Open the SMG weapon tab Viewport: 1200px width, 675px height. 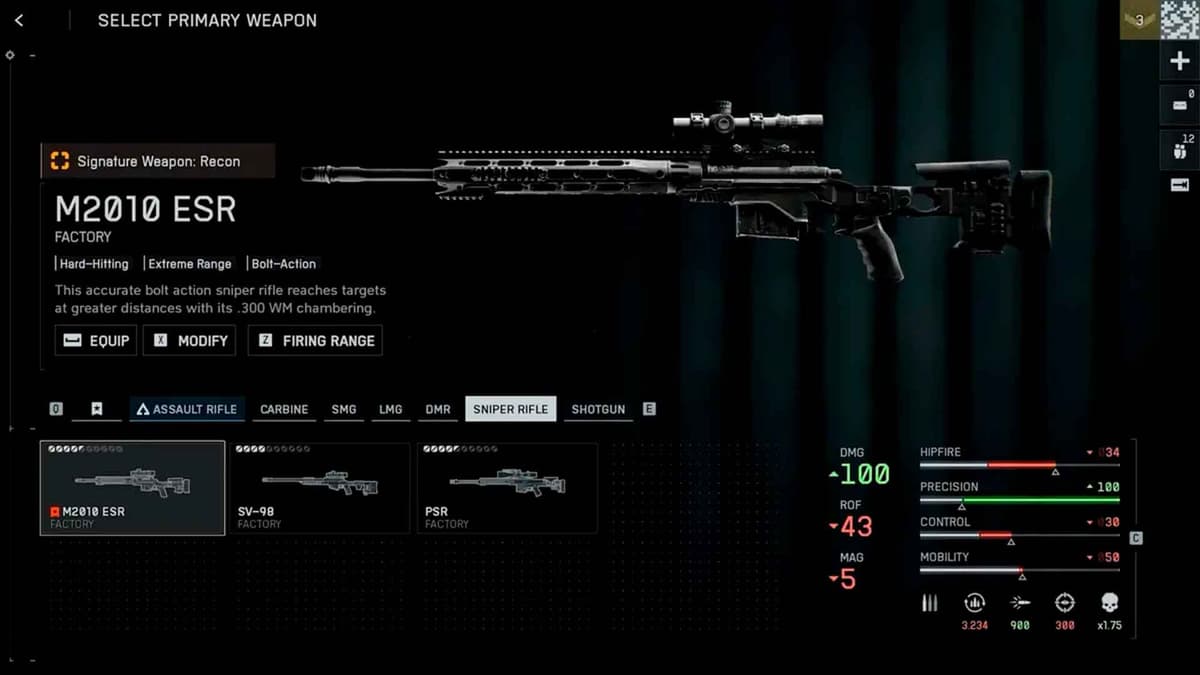344,409
